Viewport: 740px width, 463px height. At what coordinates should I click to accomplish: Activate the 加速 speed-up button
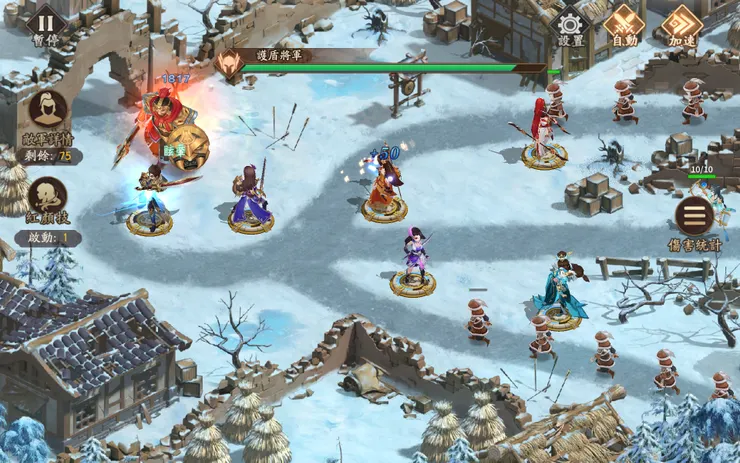(x=682, y=25)
